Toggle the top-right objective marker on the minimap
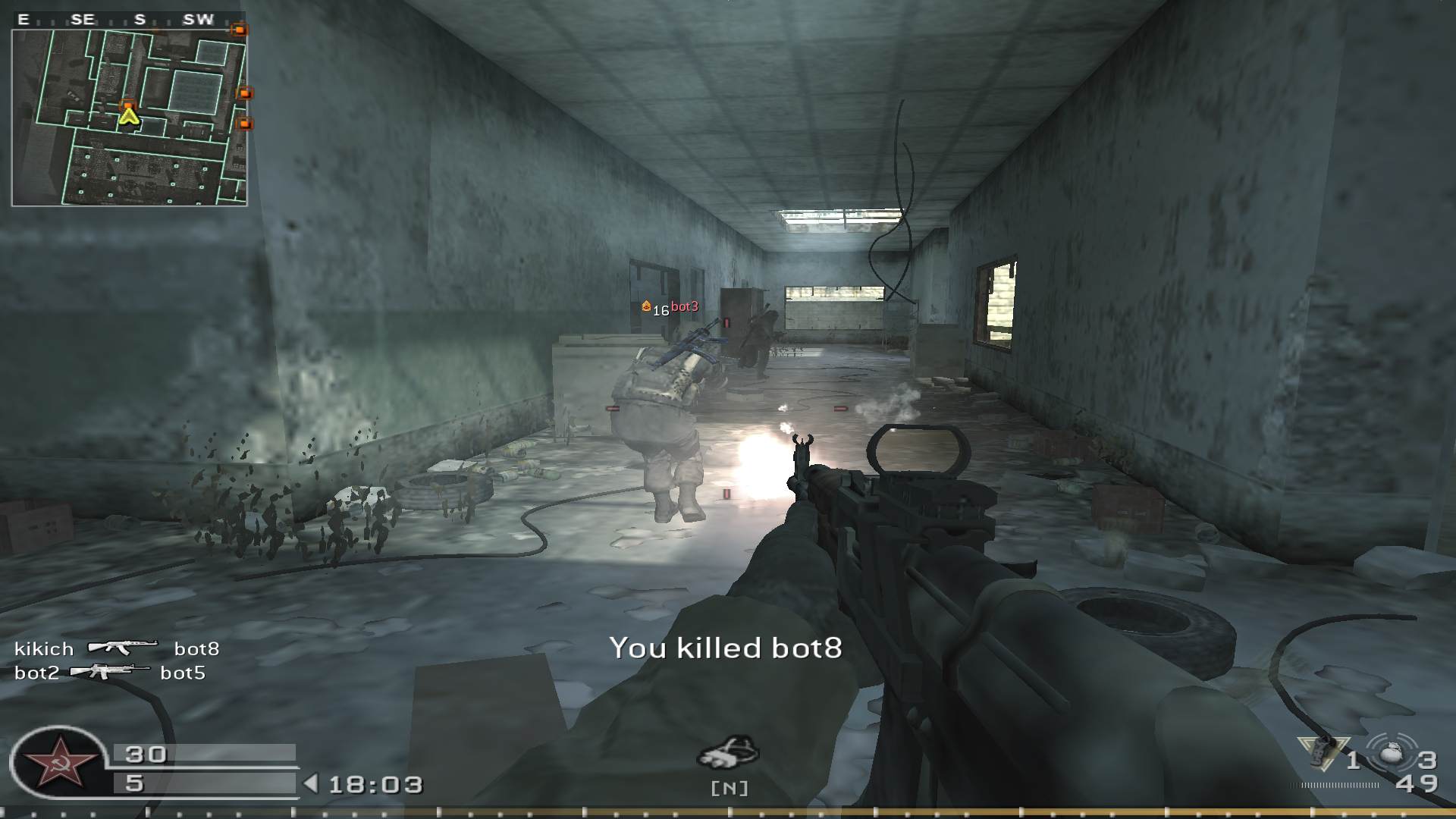 pyautogui.click(x=239, y=27)
